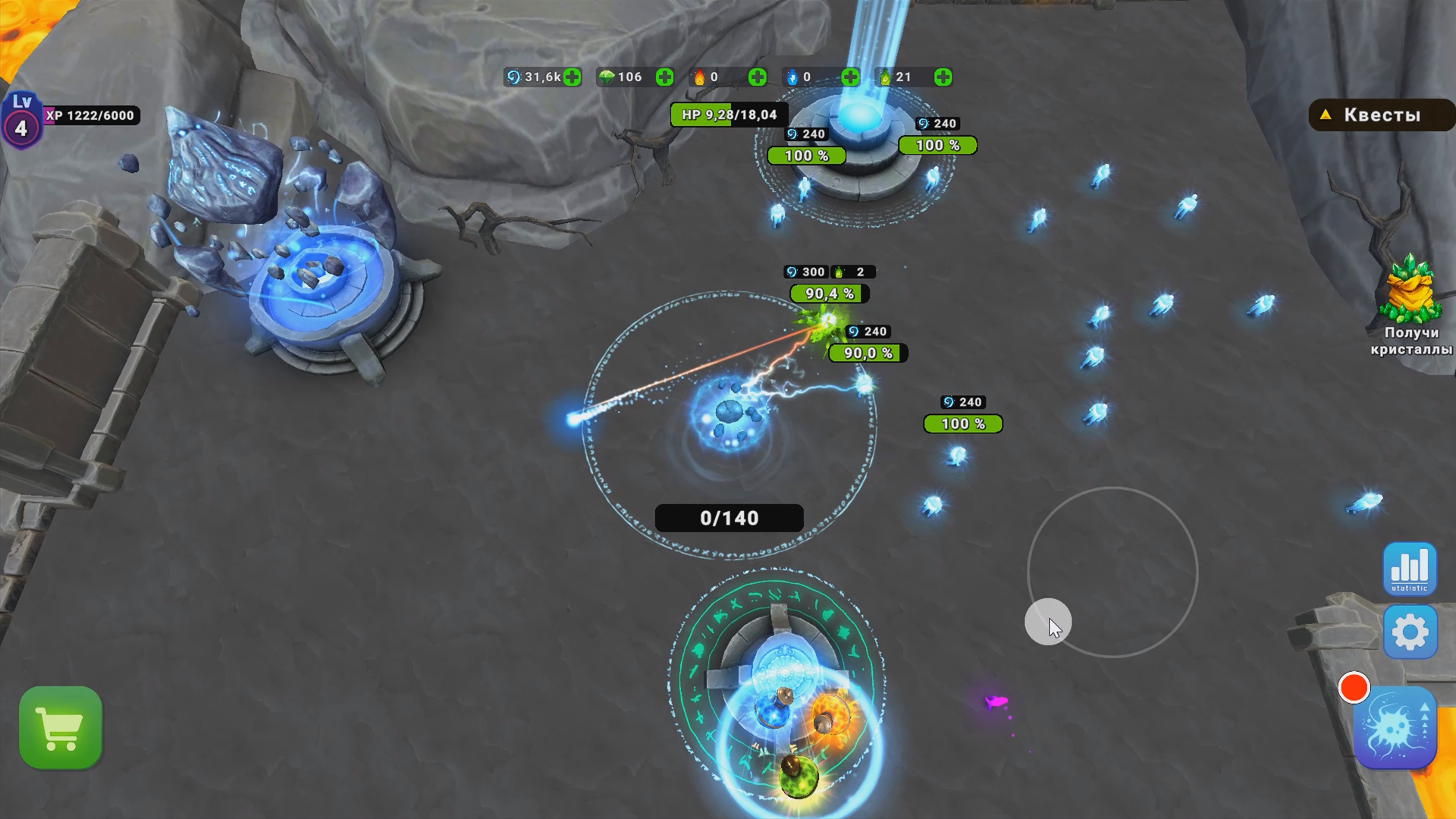Click the warning triangle beside Квесты
The image size is (1456, 819).
coord(1326,115)
